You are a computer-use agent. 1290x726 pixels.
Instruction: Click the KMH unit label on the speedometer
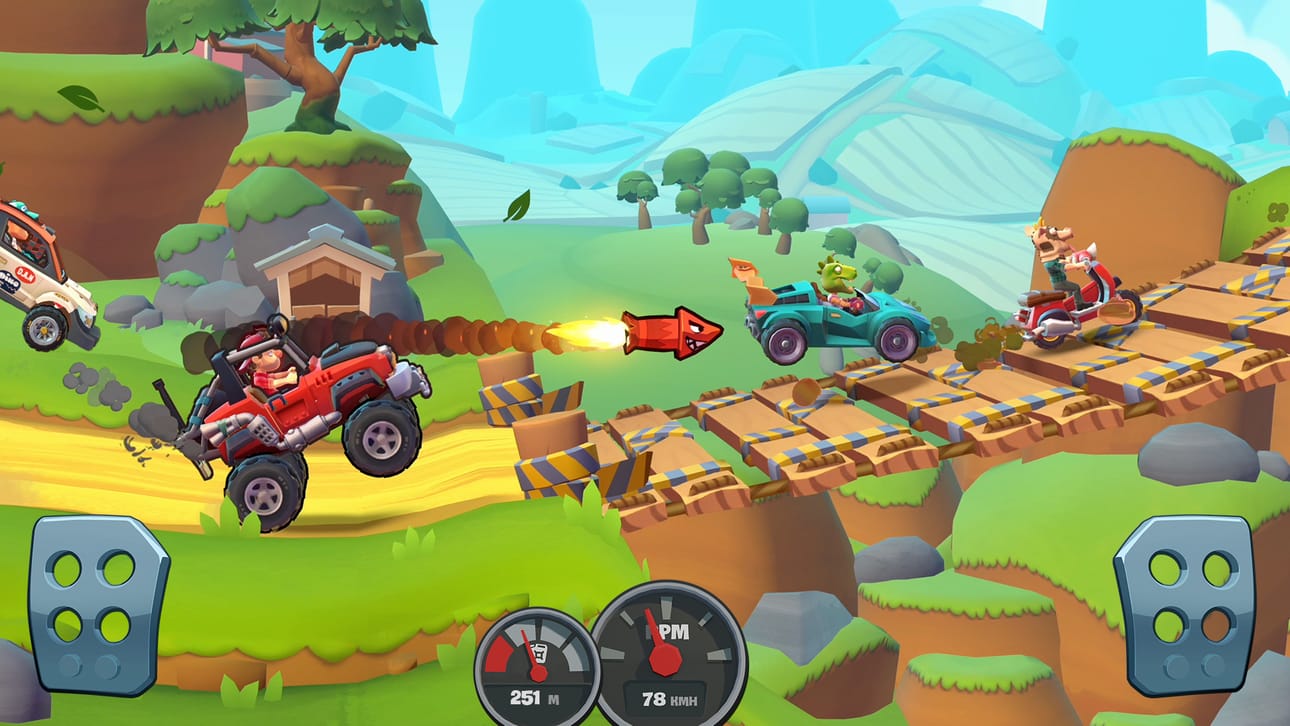click(x=686, y=699)
